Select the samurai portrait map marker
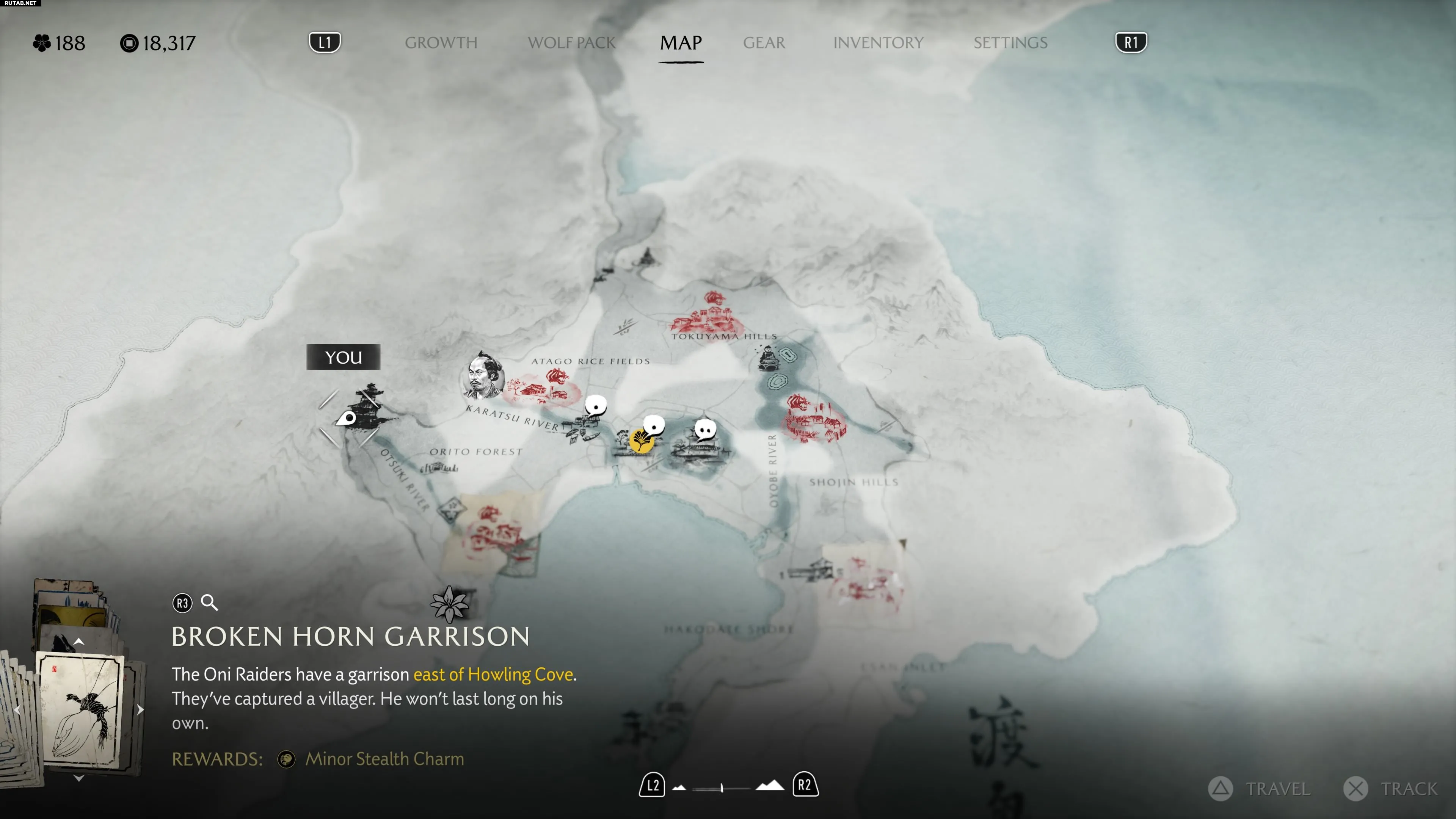The height and width of the screenshot is (819, 1456). 482,376
